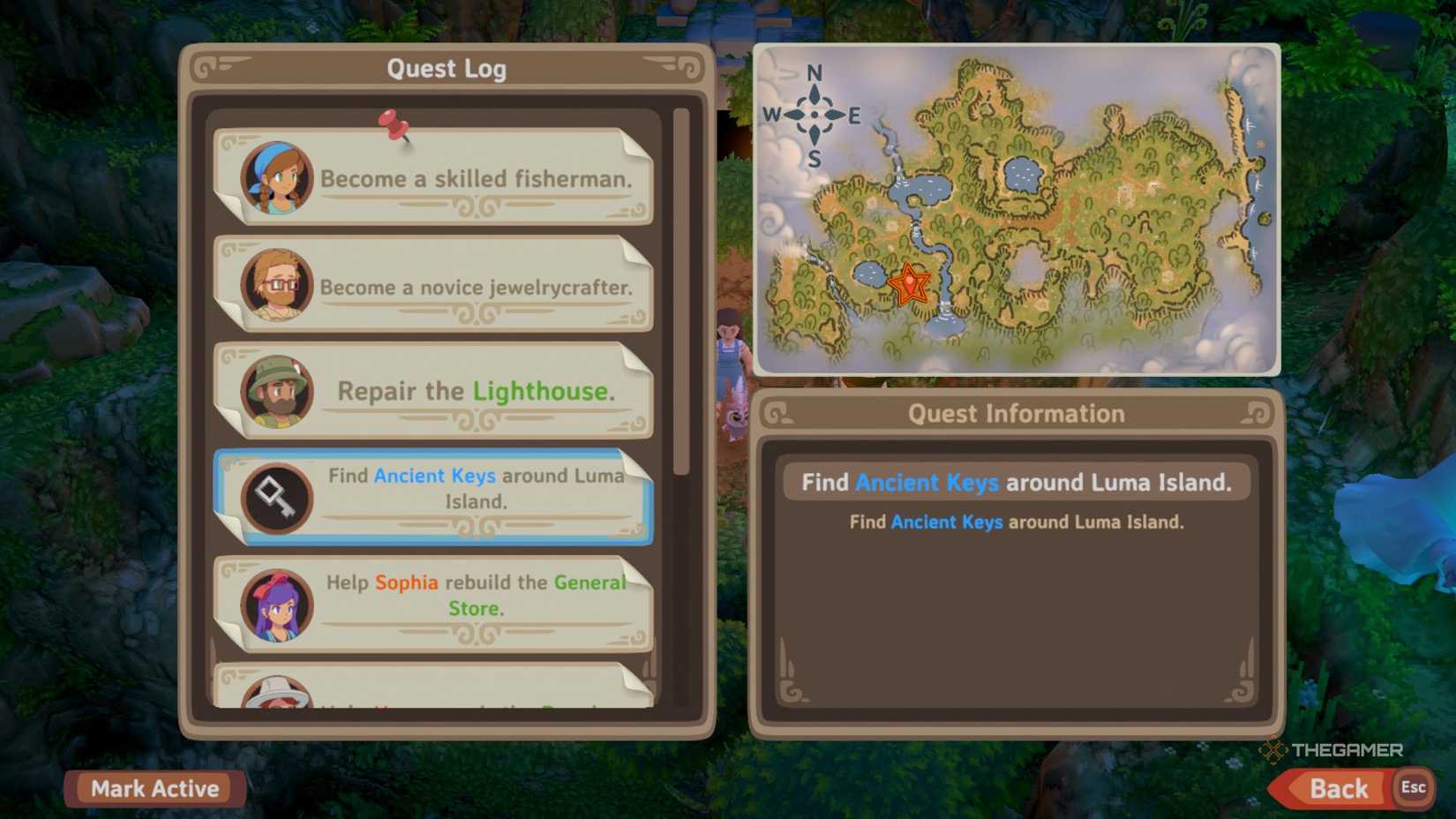Click the Esc key icon beside Back
The height and width of the screenshot is (819, 1456).
point(1414,788)
